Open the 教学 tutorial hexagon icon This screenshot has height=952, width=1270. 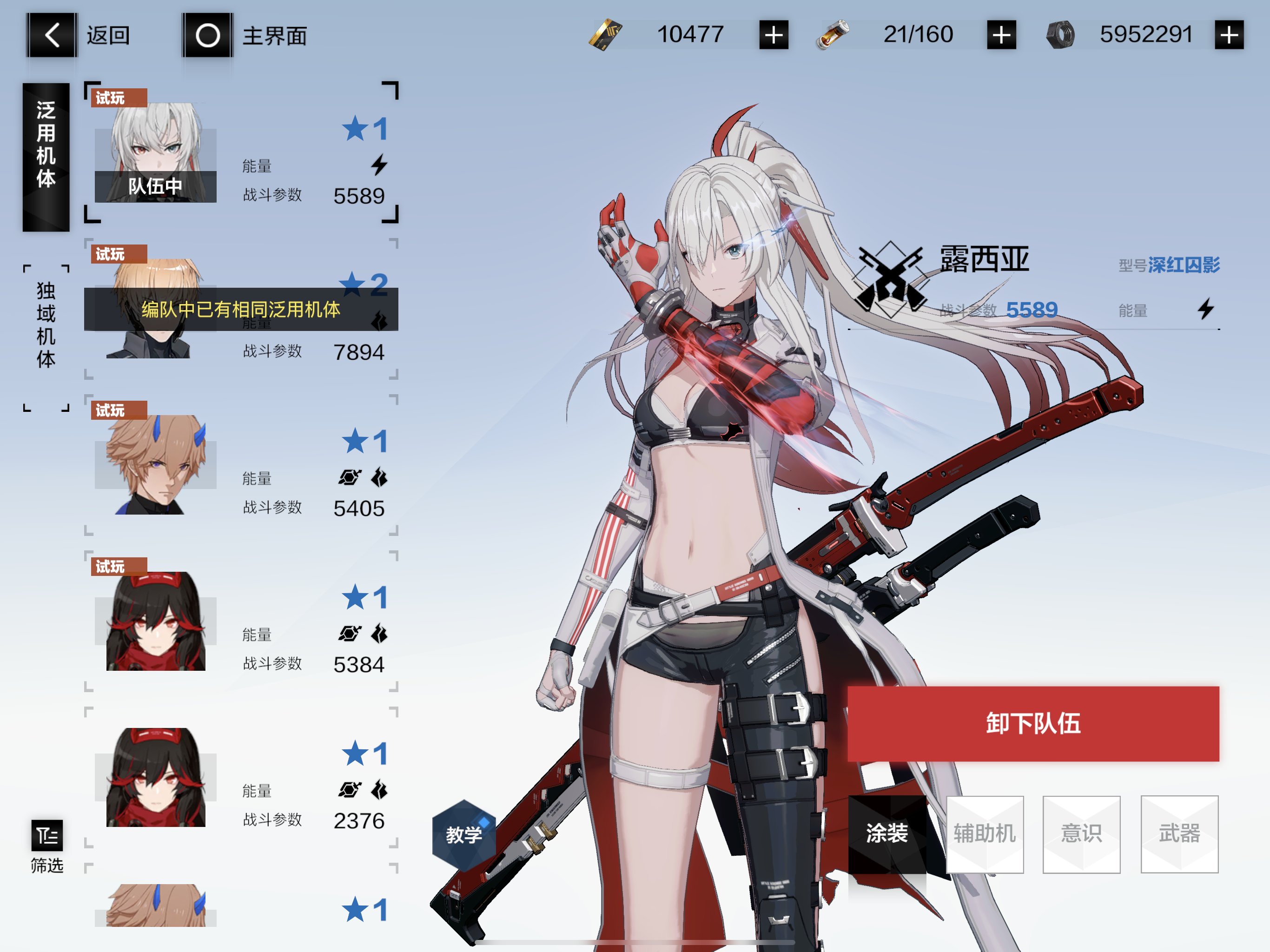(465, 834)
